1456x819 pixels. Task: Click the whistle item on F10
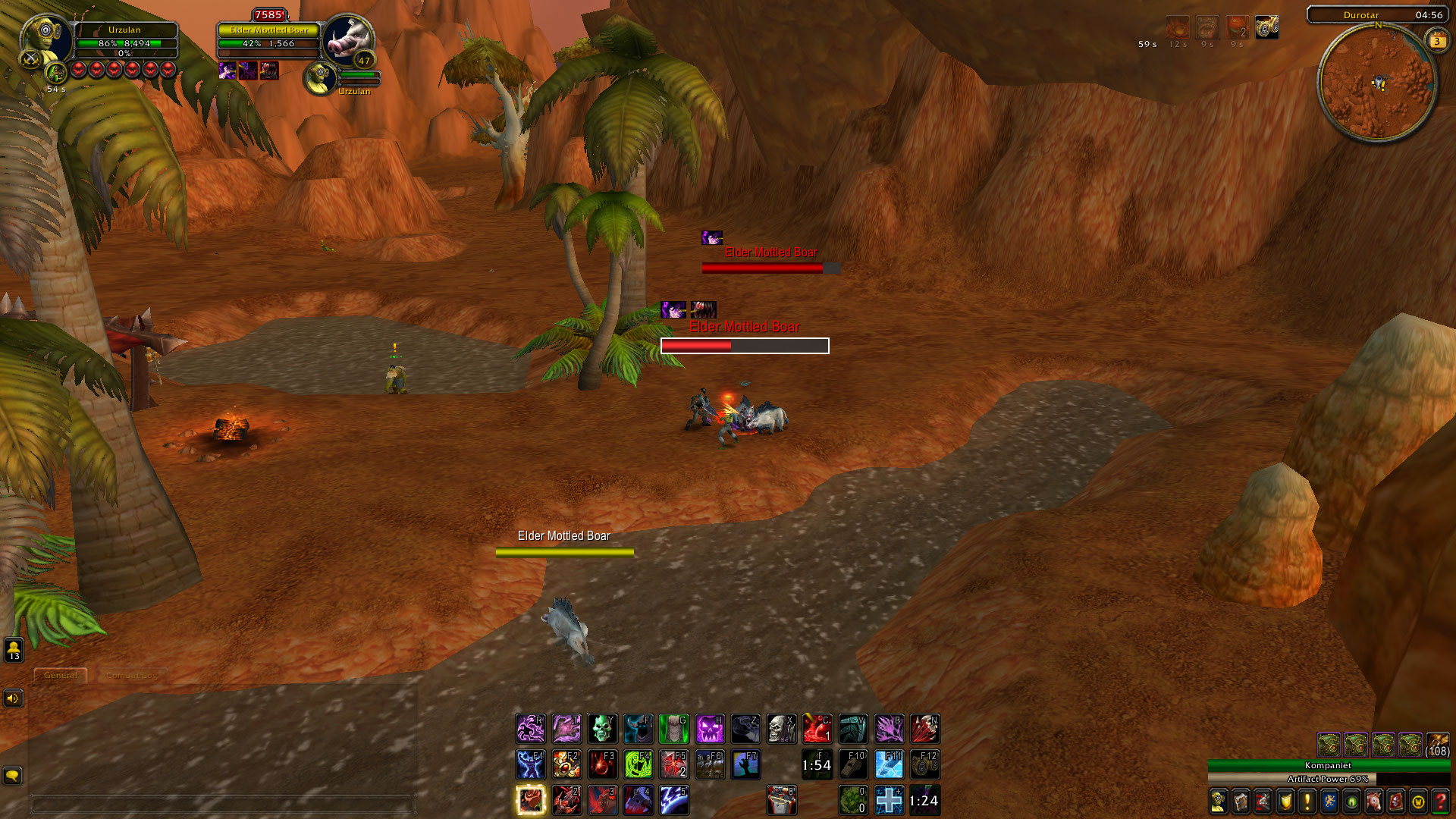pyautogui.click(x=854, y=764)
